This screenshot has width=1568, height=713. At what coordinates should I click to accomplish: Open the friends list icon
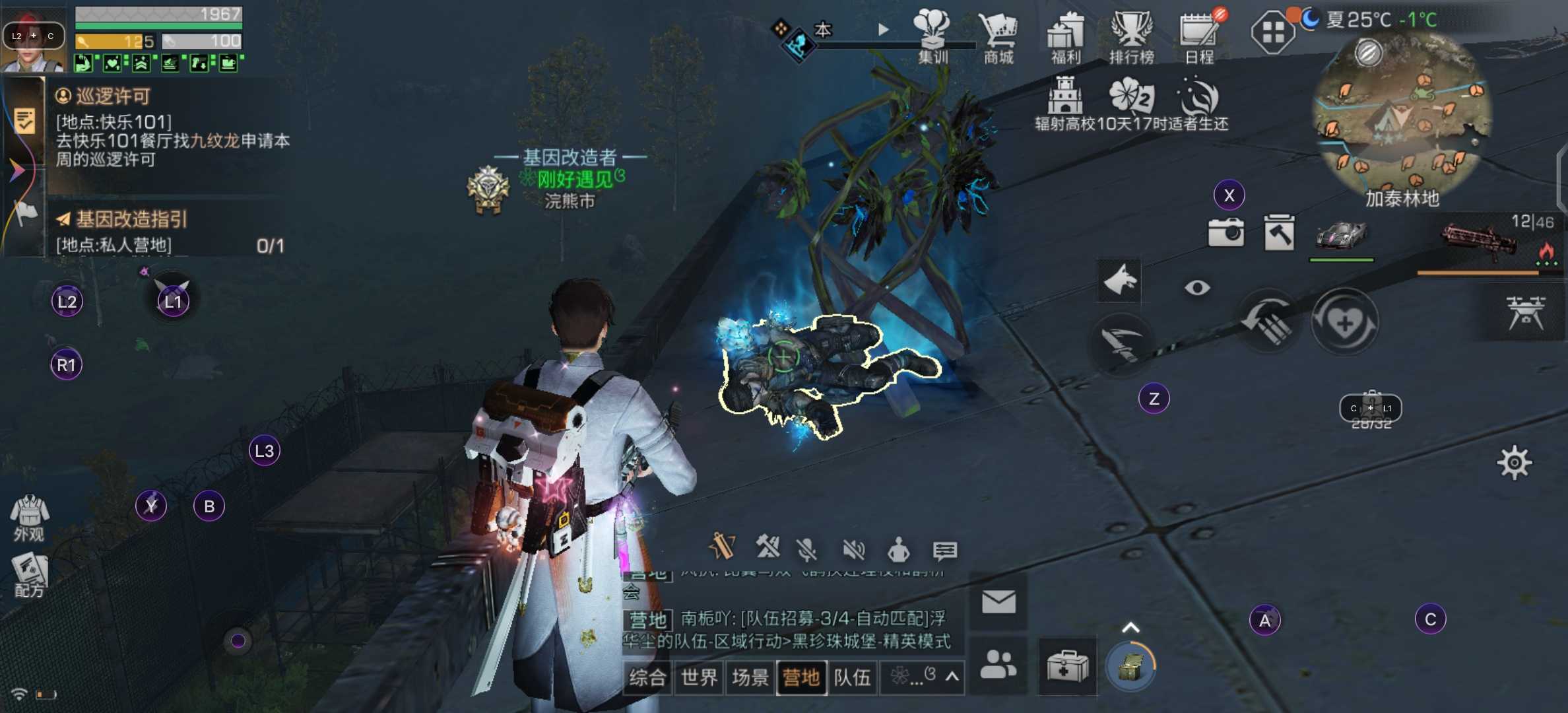pos(998,664)
